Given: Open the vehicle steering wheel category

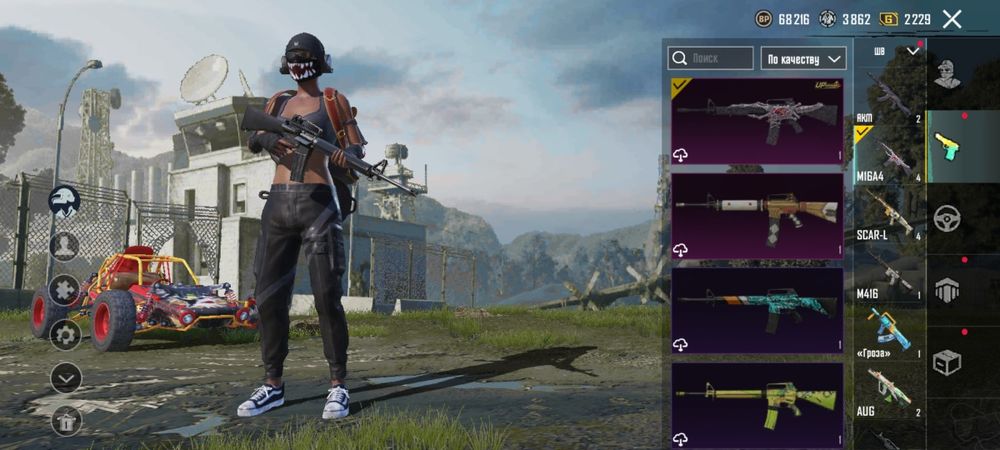Looking at the screenshot, I should 947,217.
